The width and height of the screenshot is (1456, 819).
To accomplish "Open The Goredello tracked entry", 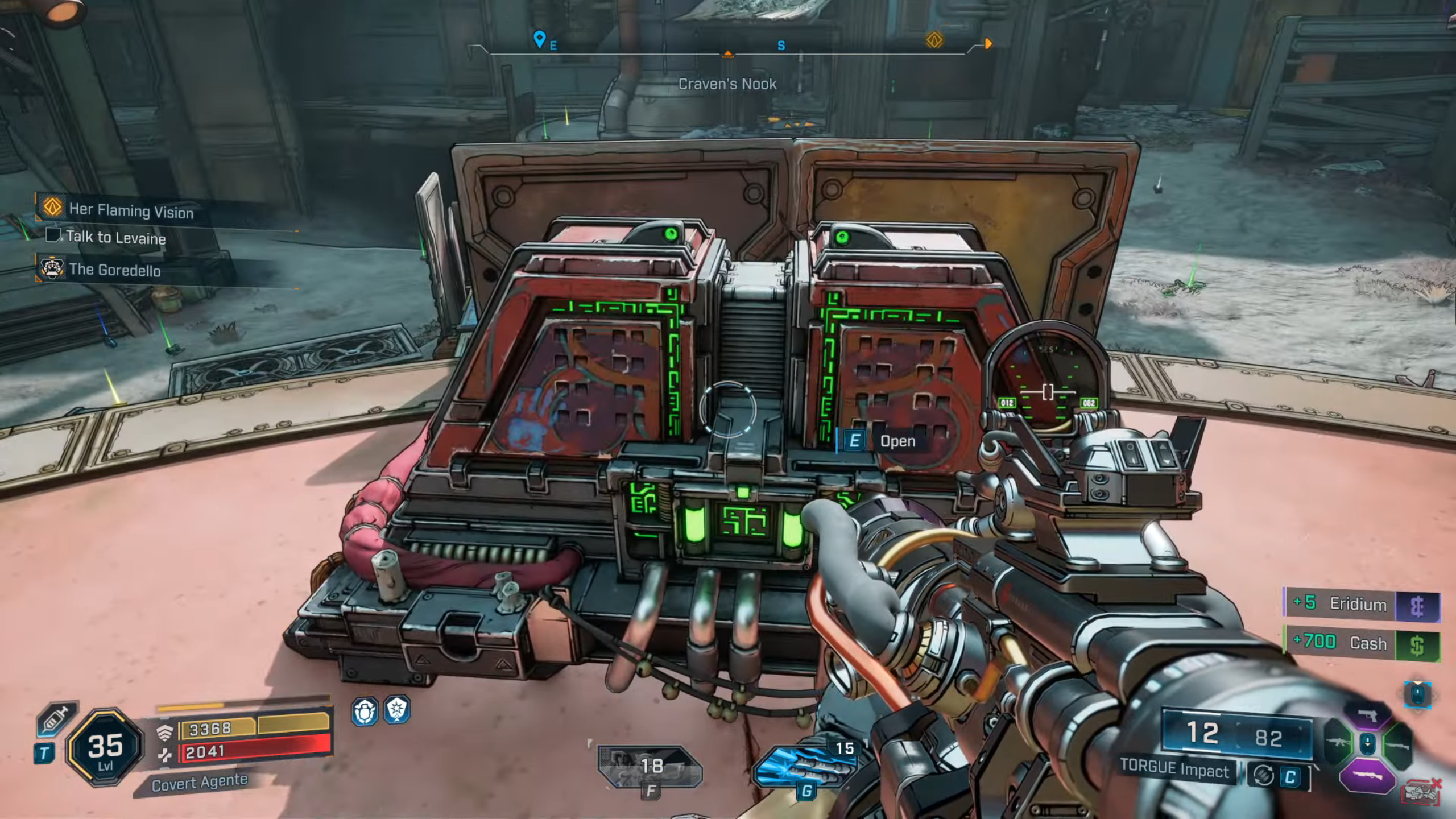I will coord(114,270).
